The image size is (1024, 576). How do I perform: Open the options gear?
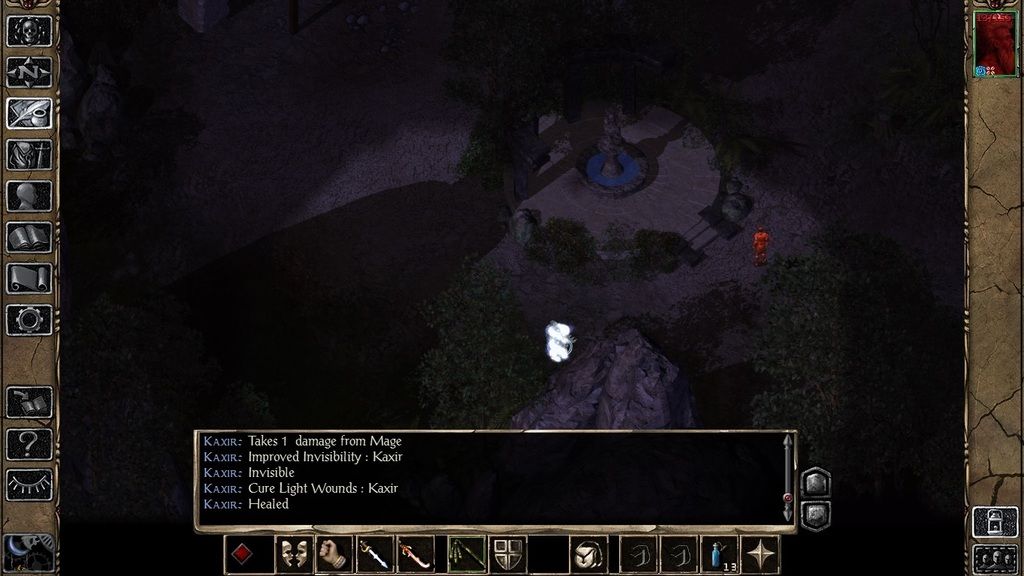(x=29, y=320)
